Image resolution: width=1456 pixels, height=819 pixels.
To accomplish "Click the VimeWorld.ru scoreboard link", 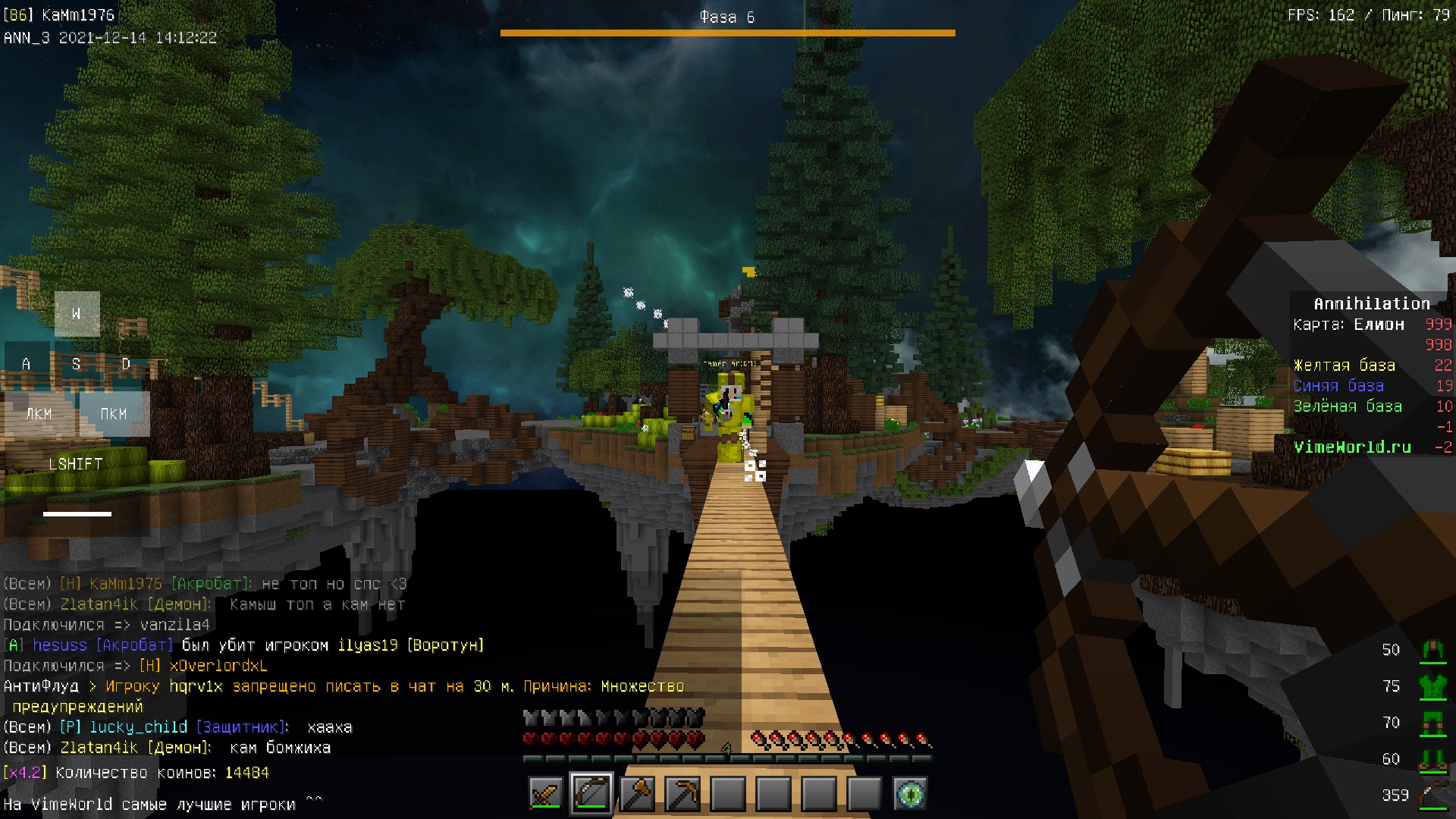I will 1352,447.
